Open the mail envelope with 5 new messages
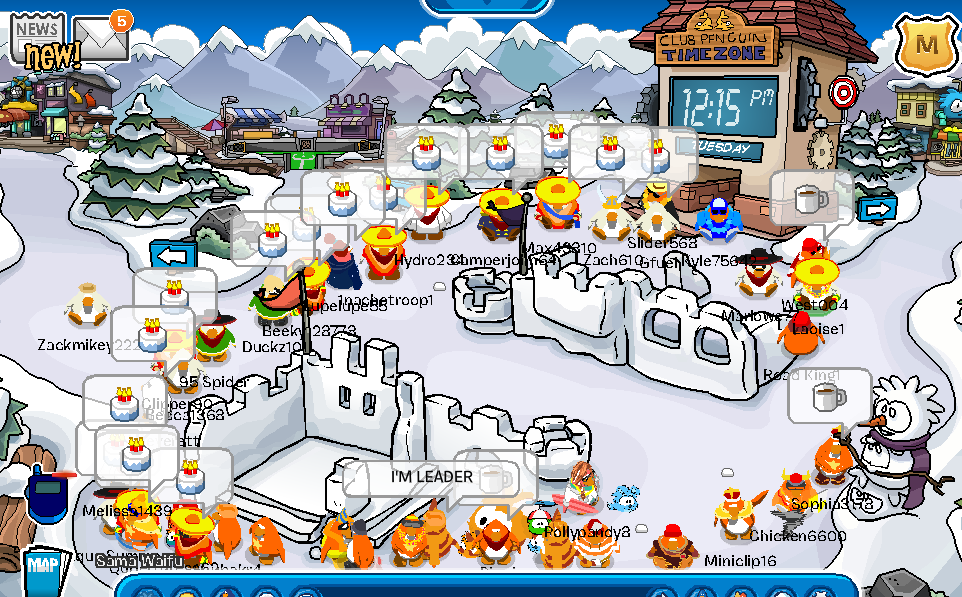 (x=100, y=39)
